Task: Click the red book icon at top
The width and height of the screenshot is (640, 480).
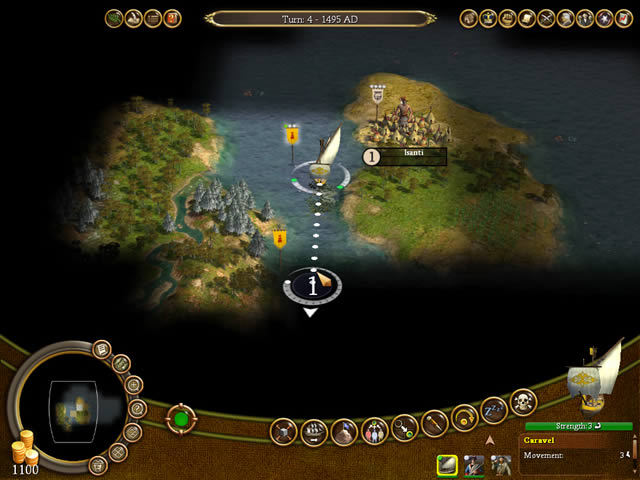Action: tap(172, 18)
